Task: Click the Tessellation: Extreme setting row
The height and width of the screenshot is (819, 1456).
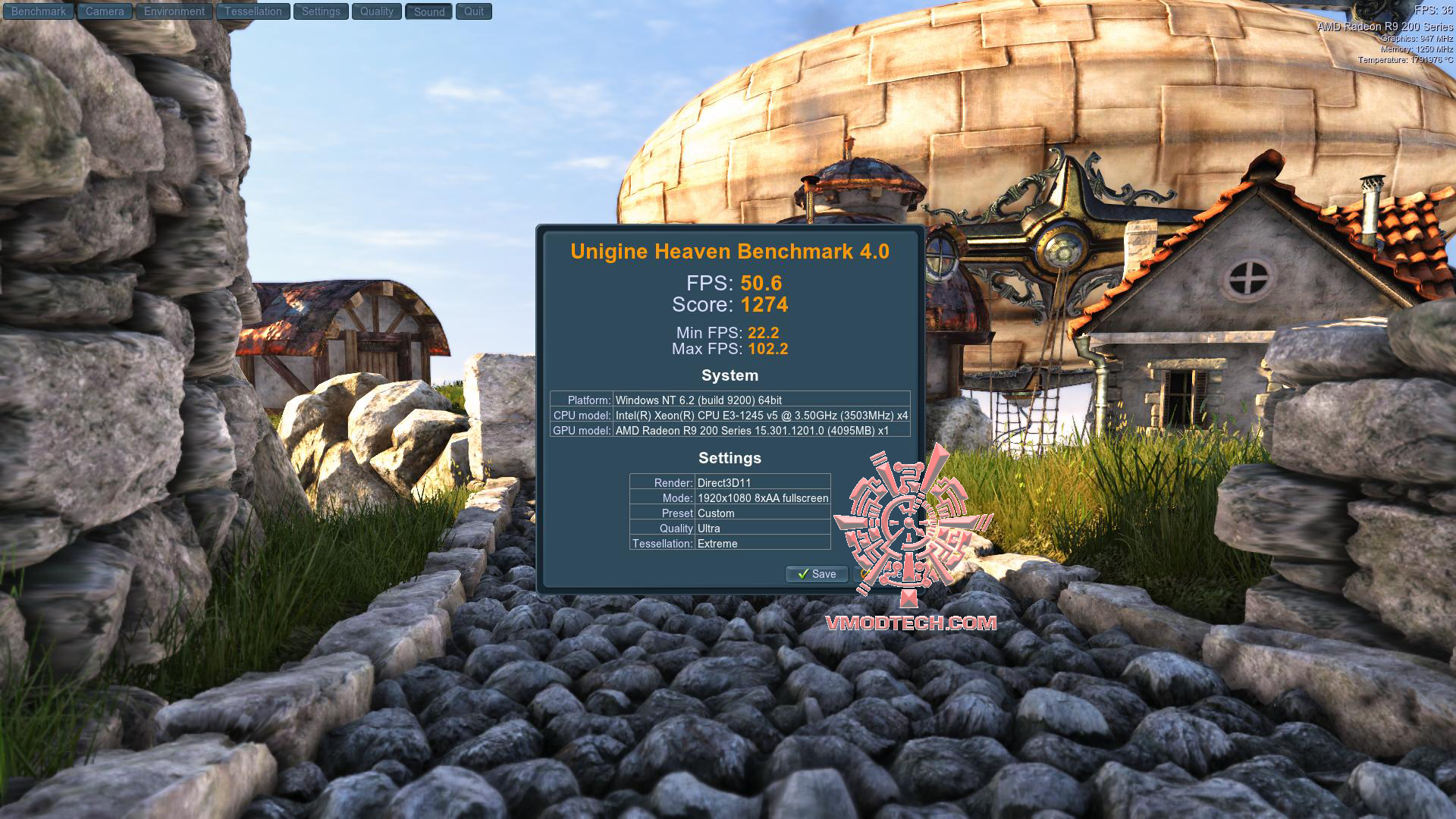Action: [x=729, y=544]
